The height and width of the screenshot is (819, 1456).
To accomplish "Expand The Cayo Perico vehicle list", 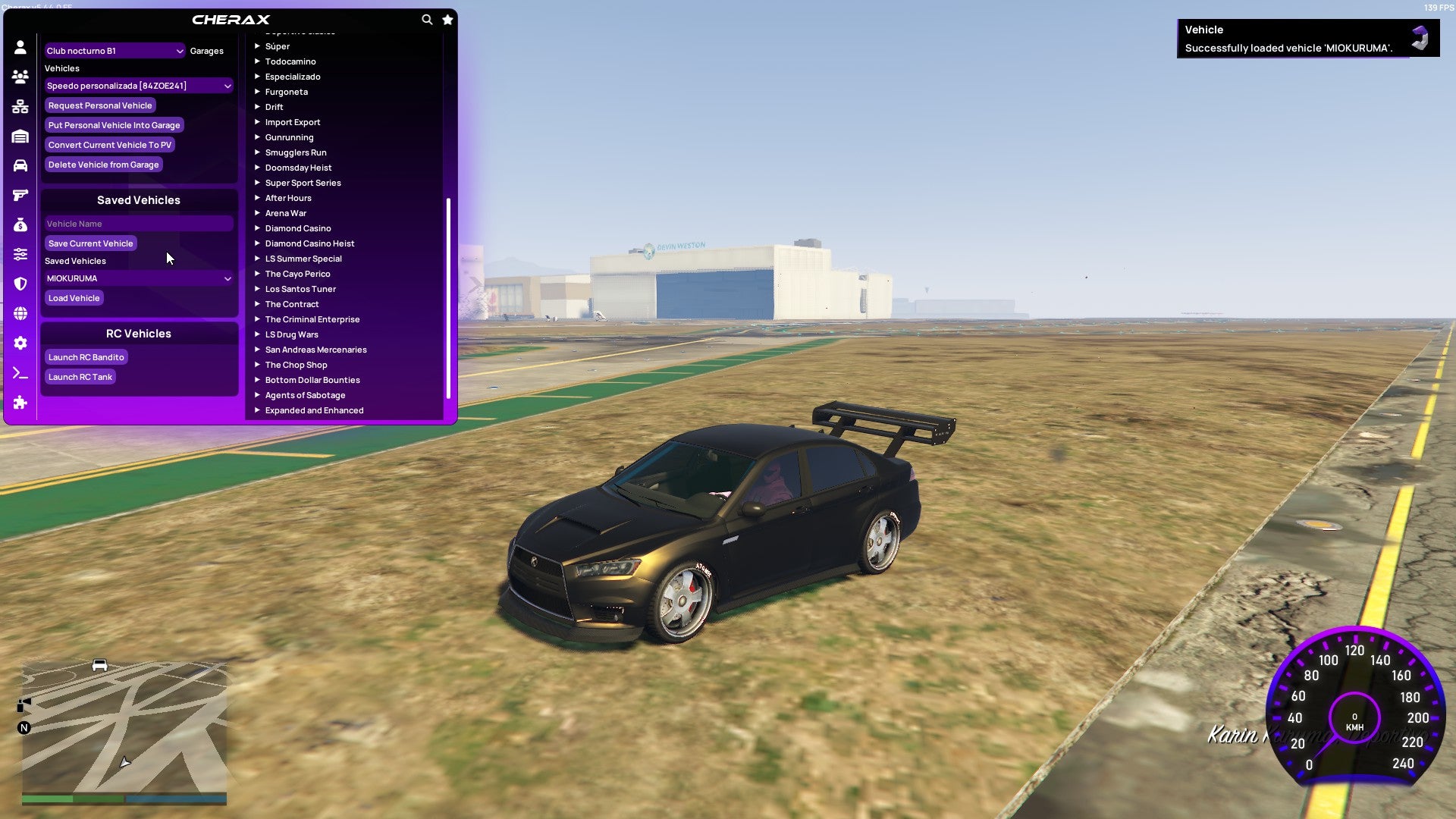I will (297, 274).
